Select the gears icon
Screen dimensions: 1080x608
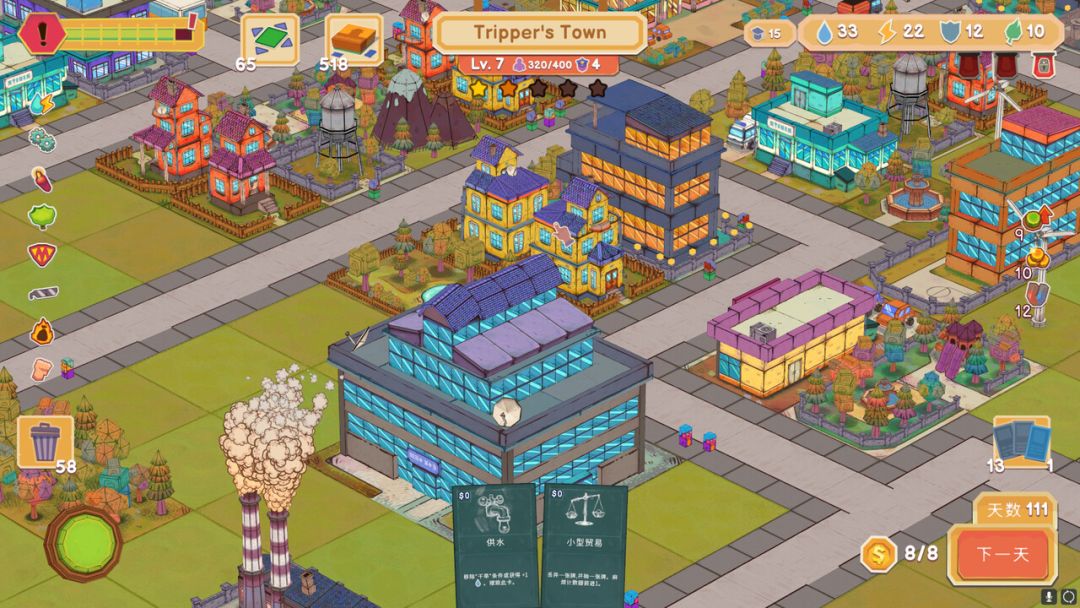41,139
